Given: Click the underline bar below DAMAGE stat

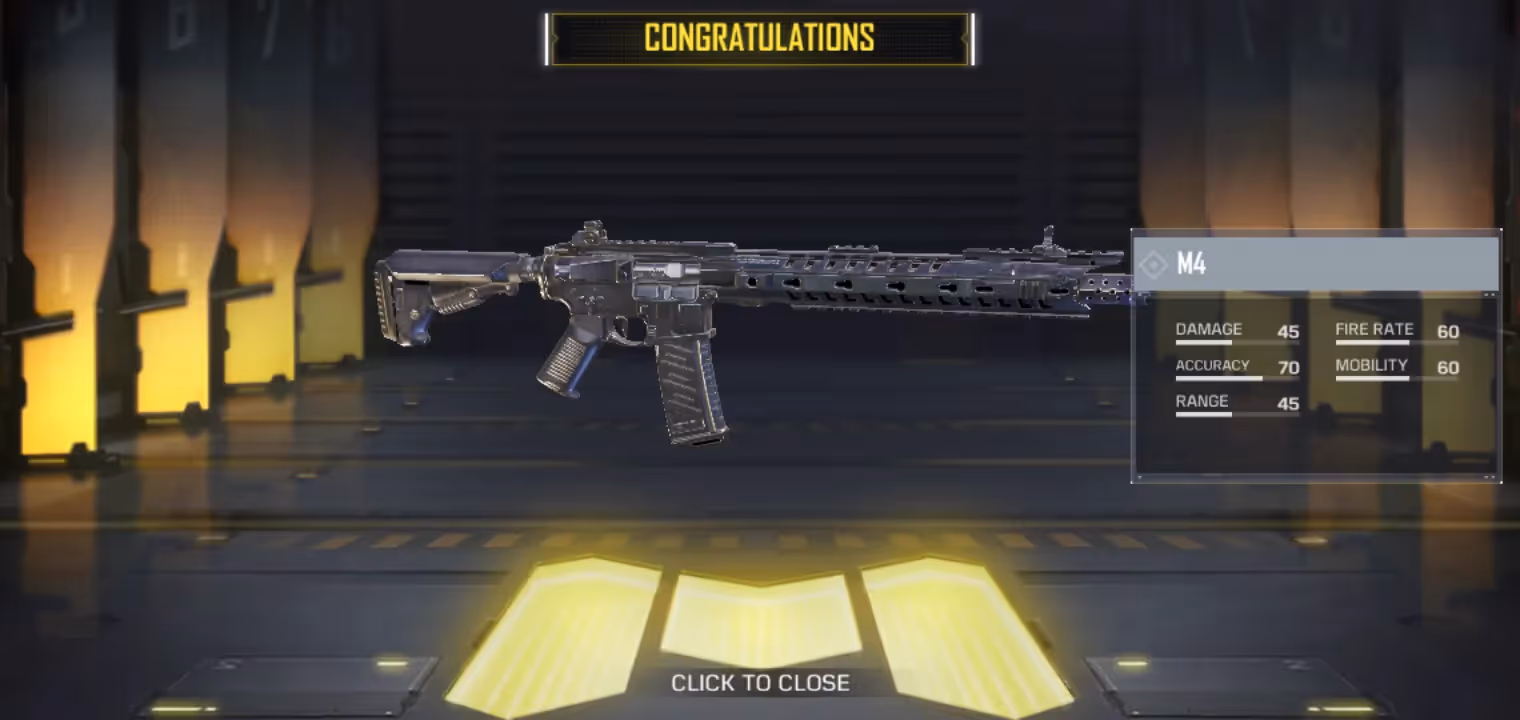Looking at the screenshot, I should tap(1236, 343).
